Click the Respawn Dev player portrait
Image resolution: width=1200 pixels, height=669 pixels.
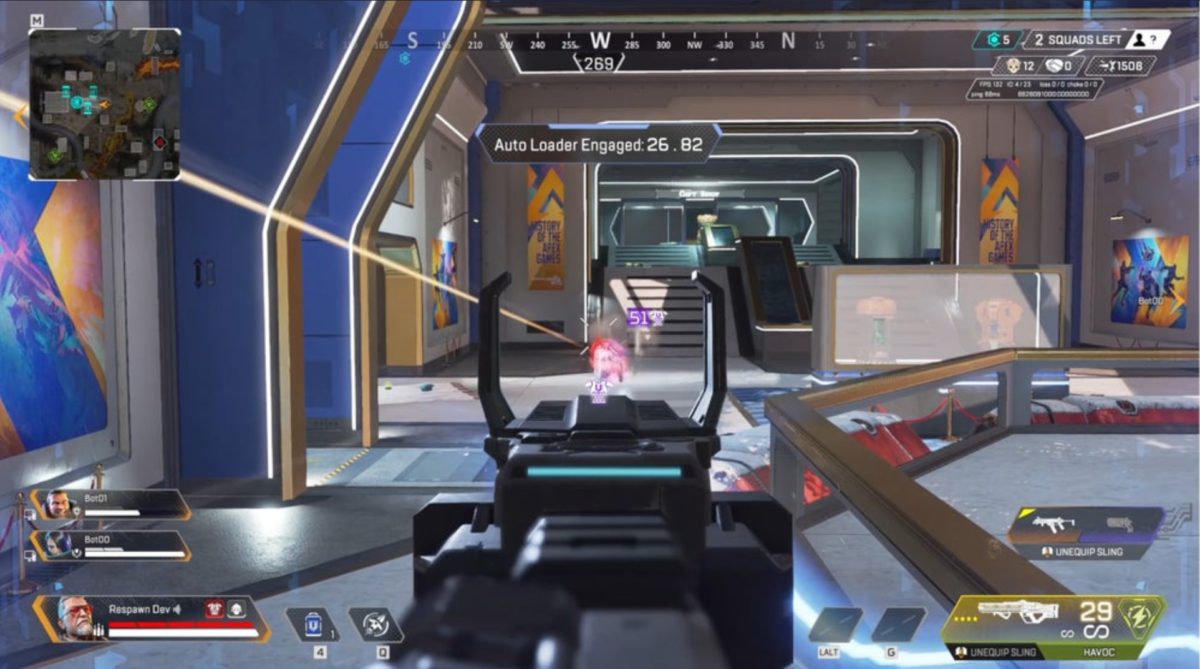tap(74, 616)
